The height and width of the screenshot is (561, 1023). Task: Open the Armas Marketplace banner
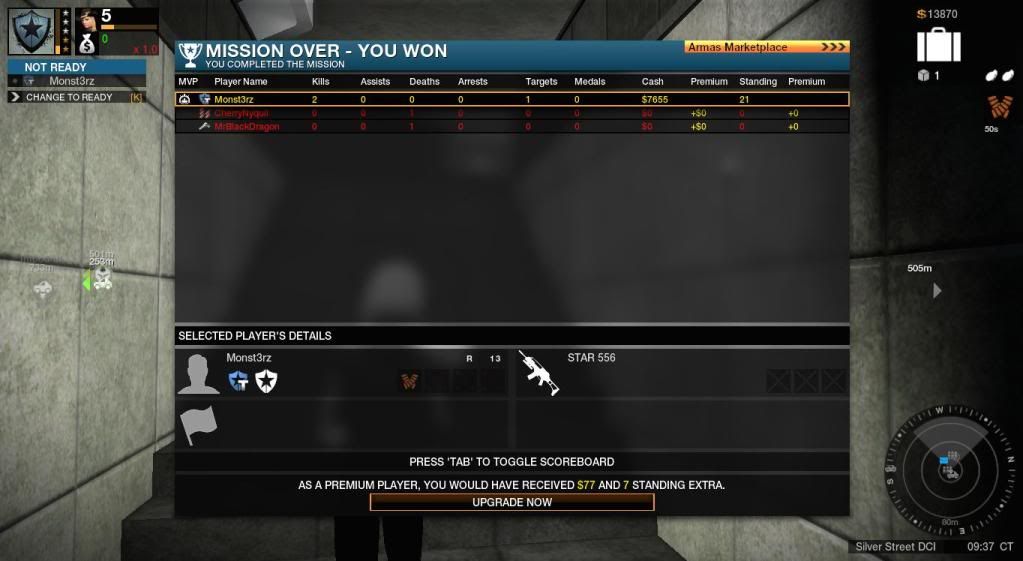click(x=766, y=47)
